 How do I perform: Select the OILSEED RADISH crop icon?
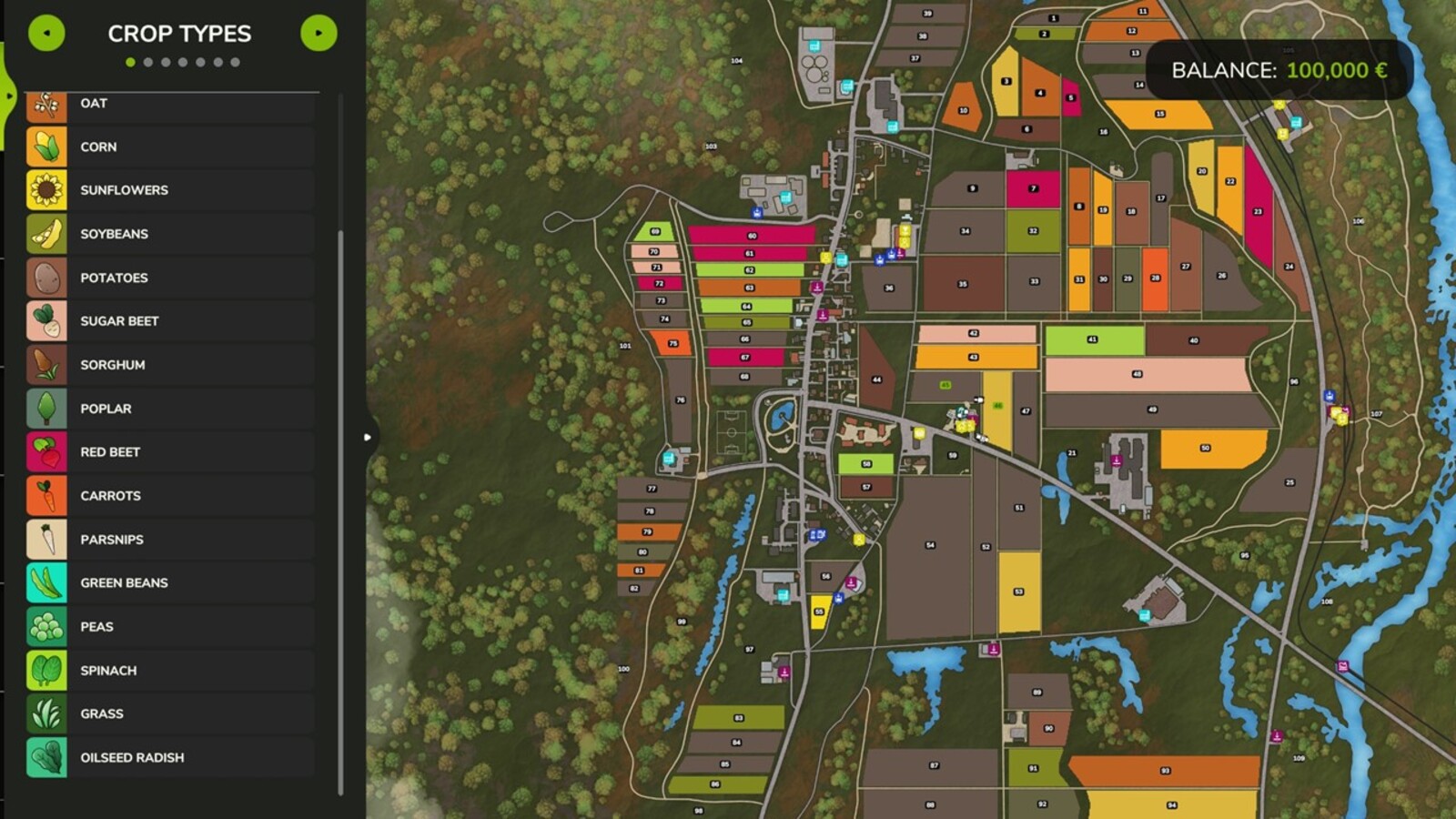46,757
